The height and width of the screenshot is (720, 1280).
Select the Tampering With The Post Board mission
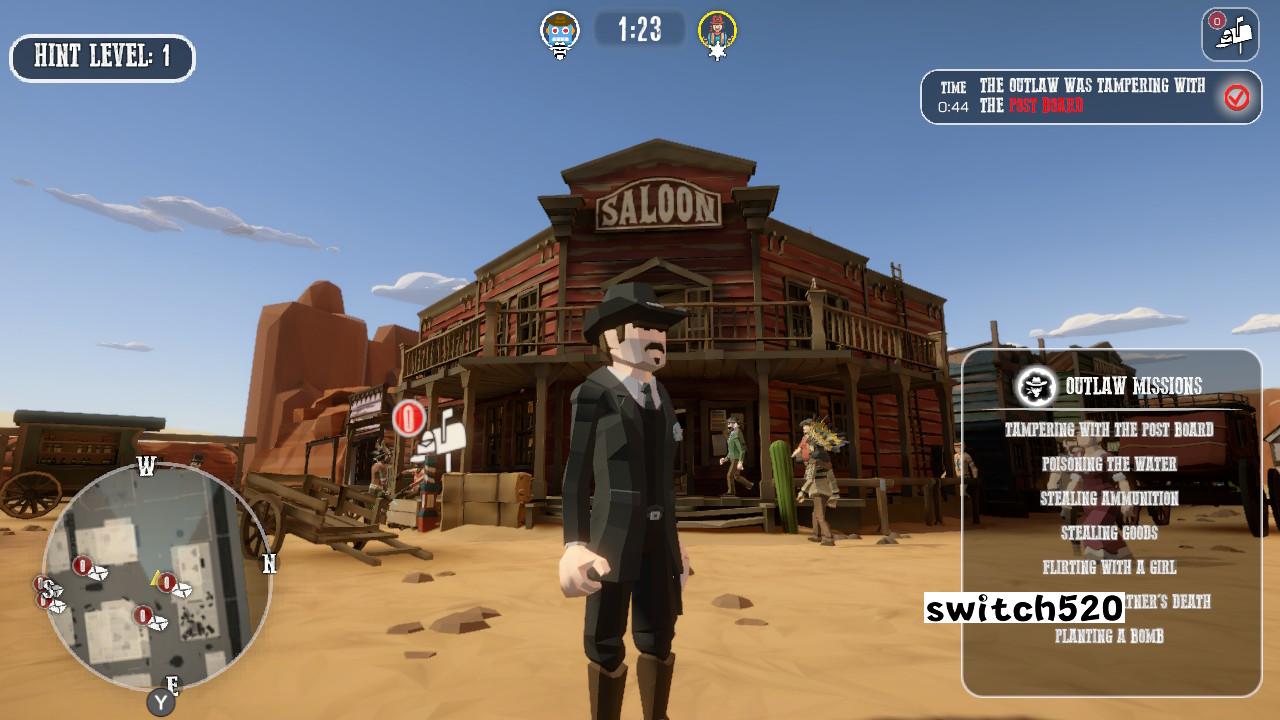click(x=1108, y=427)
